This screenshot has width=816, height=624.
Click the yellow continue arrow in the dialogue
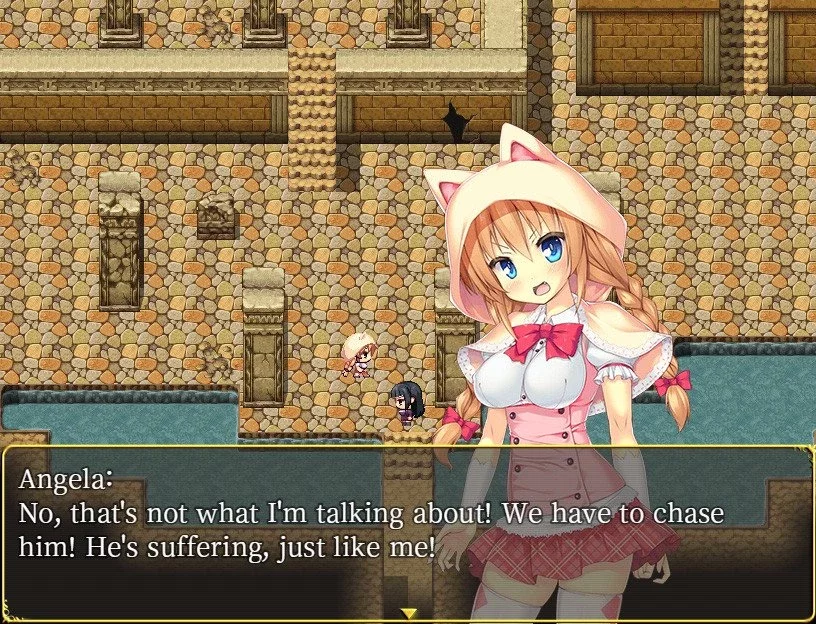point(408,612)
